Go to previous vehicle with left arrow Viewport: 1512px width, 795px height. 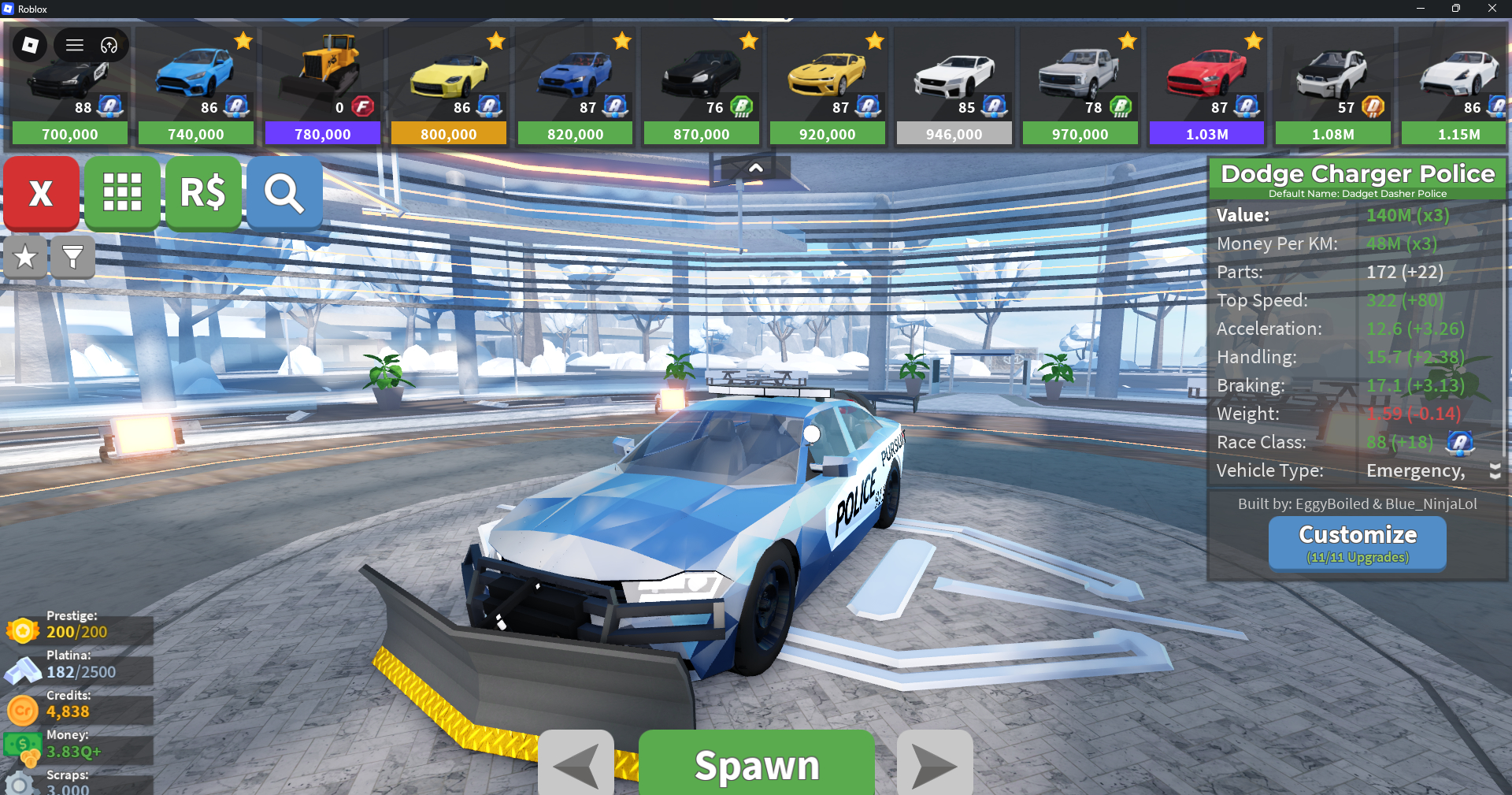[x=576, y=764]
